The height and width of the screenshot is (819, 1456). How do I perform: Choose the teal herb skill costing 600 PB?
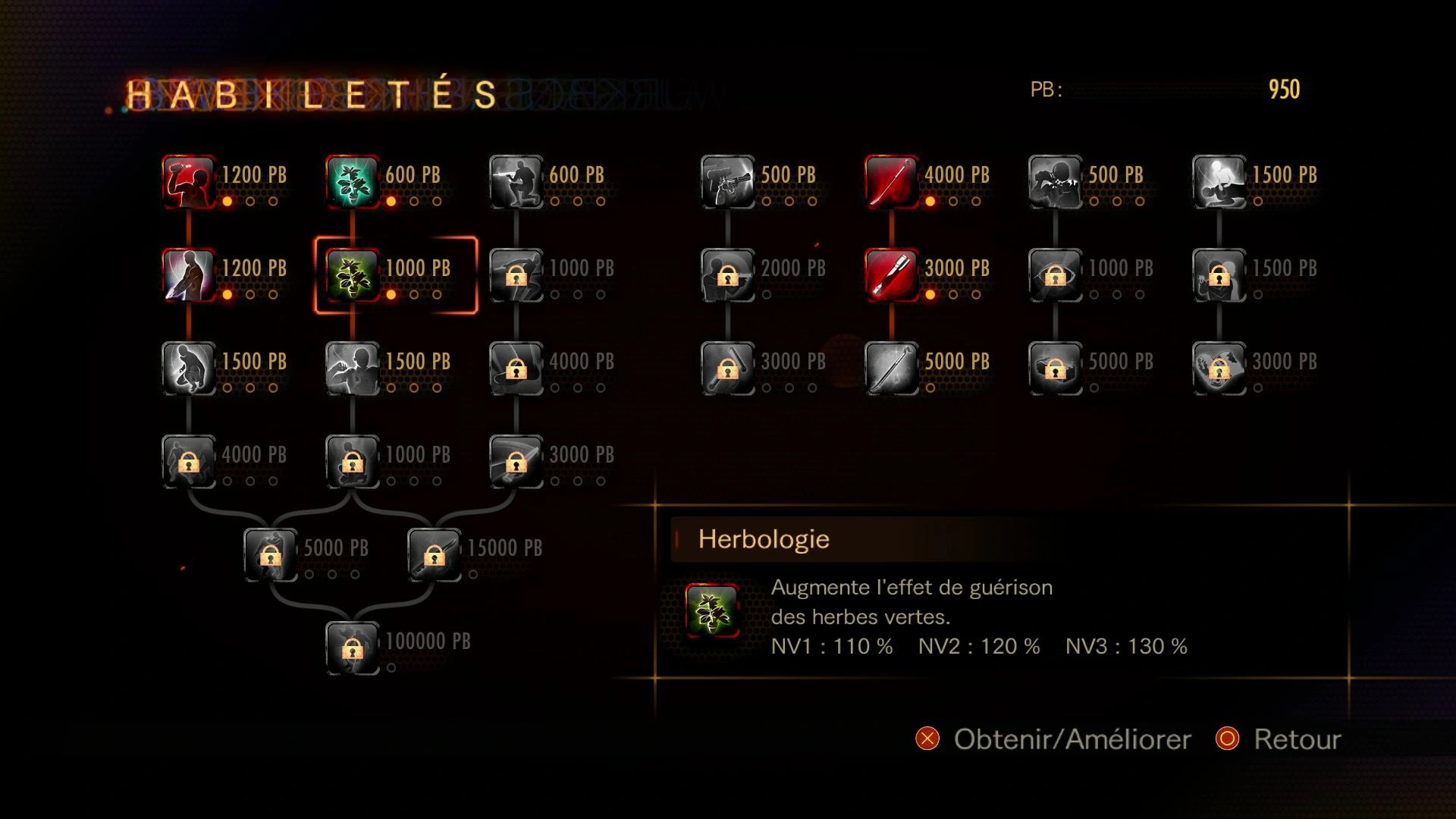click(x=353, y=182)
